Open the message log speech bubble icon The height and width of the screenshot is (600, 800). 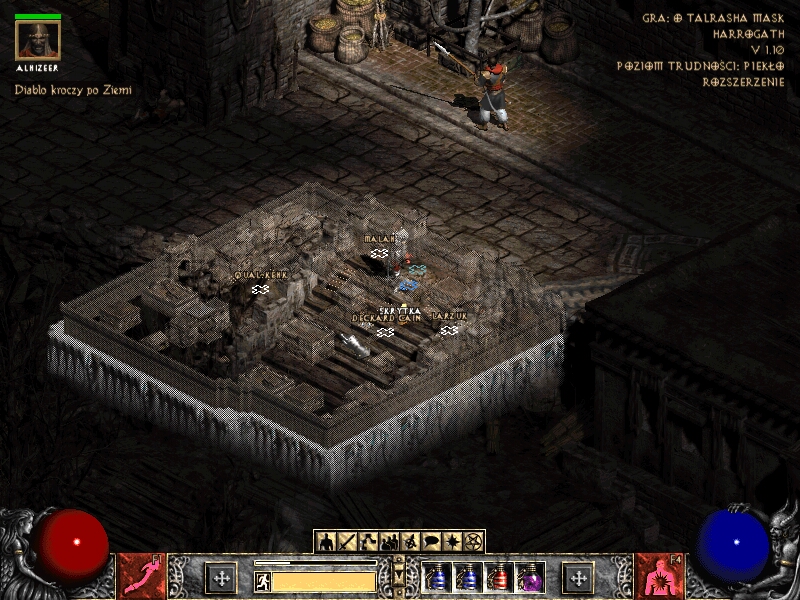(431, 542)
